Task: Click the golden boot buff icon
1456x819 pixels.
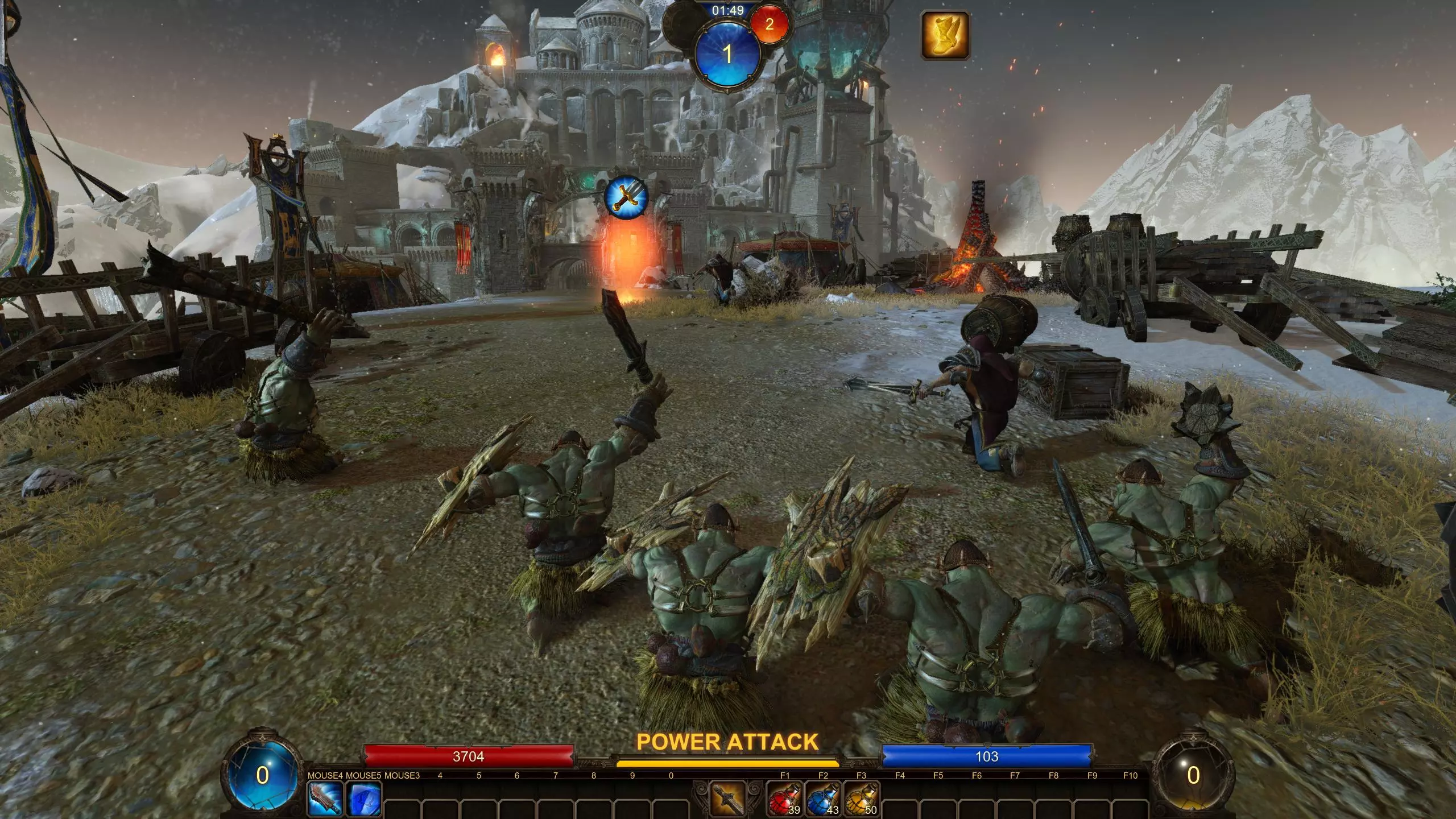Action: tap(945, 35)
